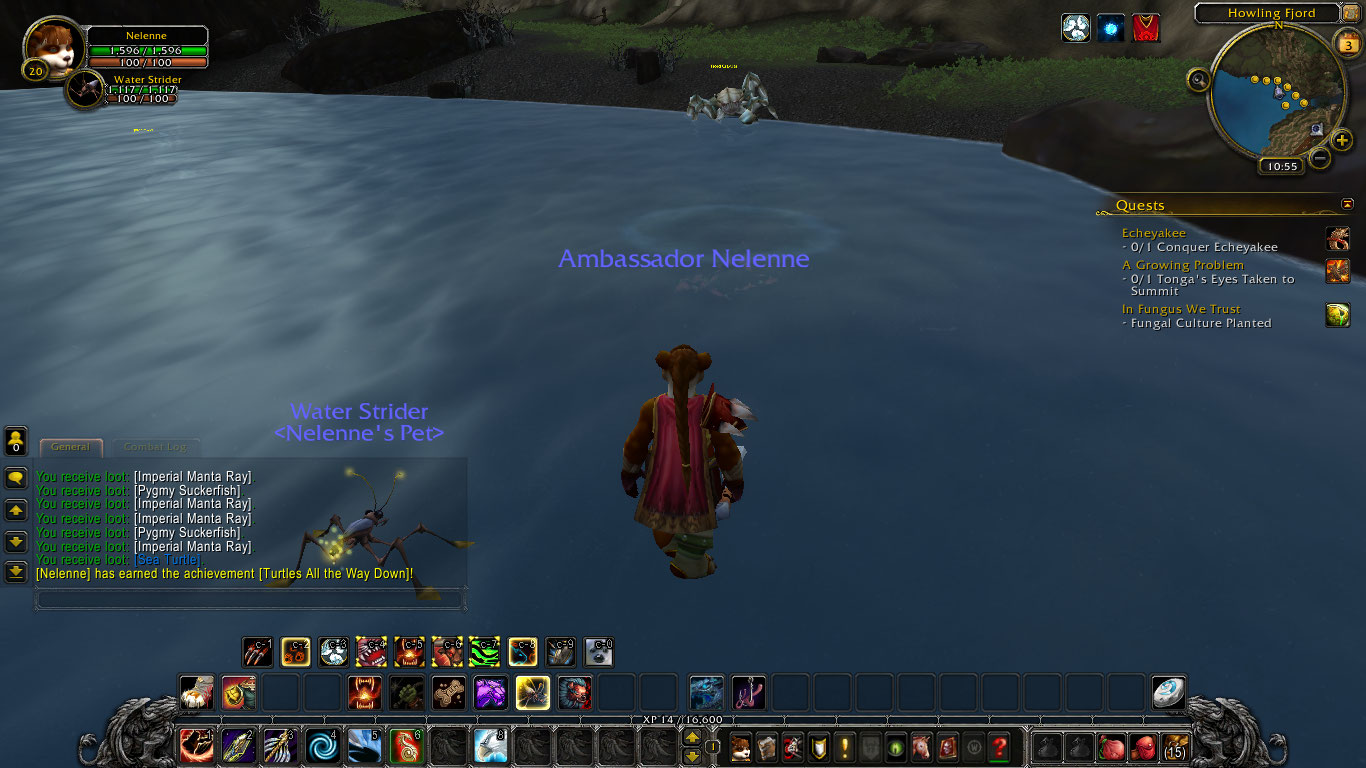Screen dimensions: 1366x768
Task: Zoom out the minimap
Action: pyautogui.click(x=1320, y=158)
